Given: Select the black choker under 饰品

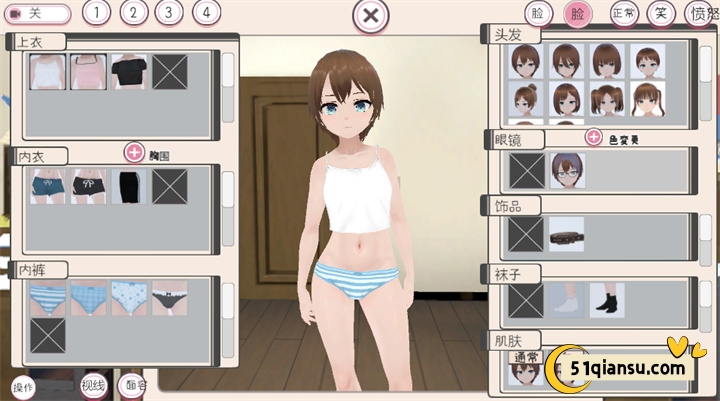Looking at the screenshot, I should tap(566, 235).
